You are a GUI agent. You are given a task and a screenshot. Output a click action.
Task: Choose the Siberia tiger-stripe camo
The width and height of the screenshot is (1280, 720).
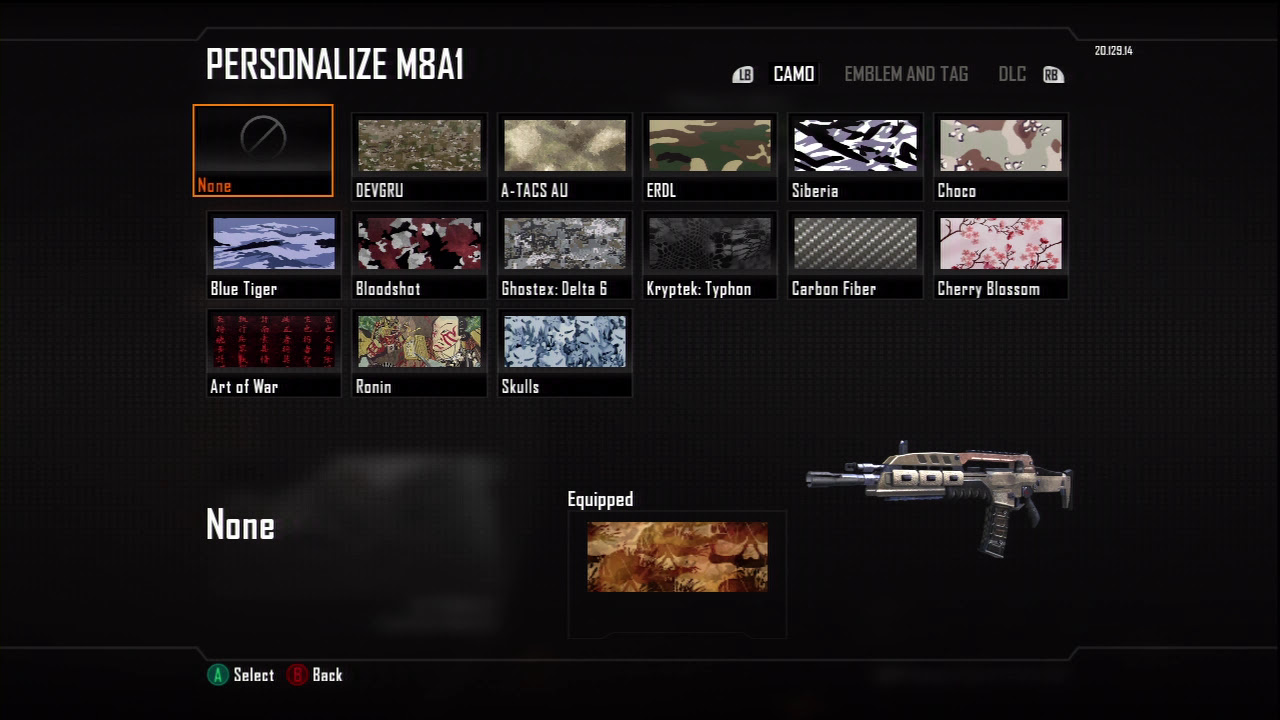[855, 156]
